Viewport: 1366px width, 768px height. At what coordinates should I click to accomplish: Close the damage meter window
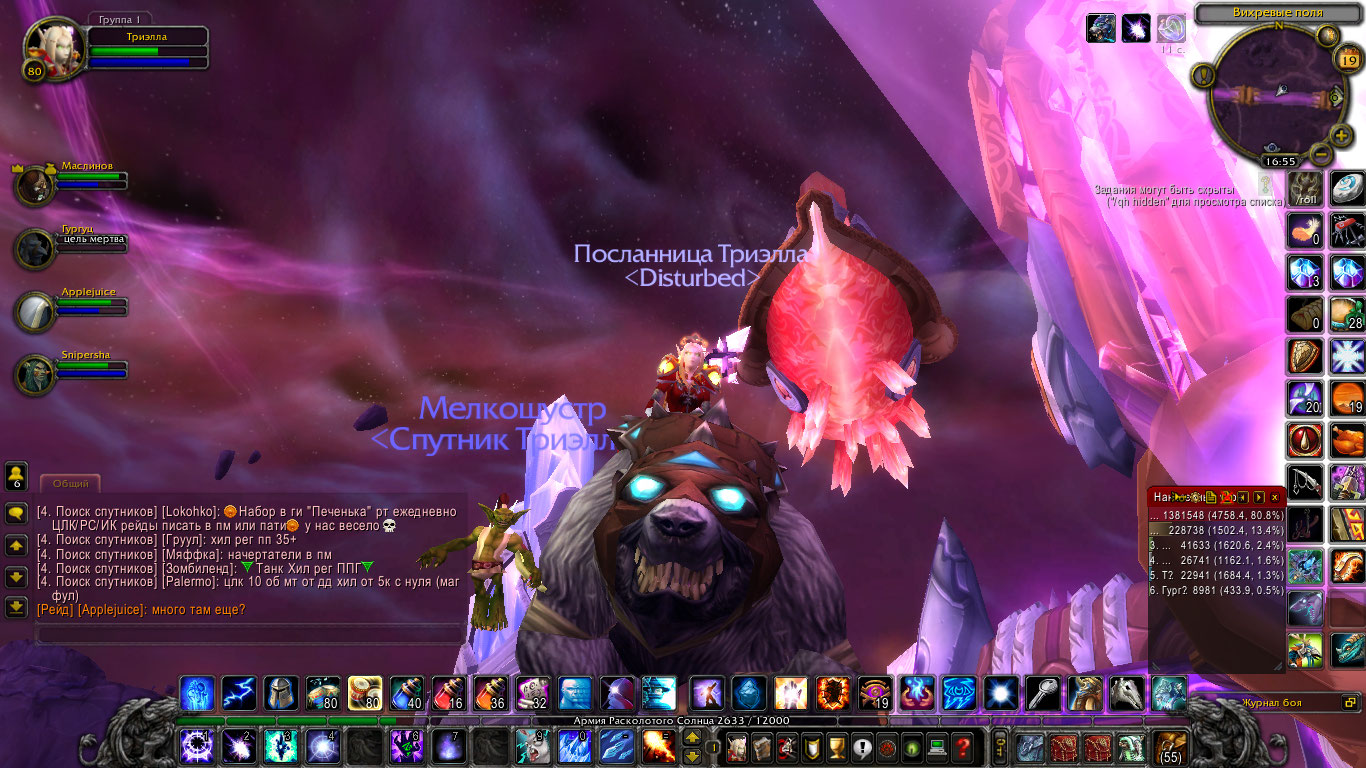coord(1274,497)
